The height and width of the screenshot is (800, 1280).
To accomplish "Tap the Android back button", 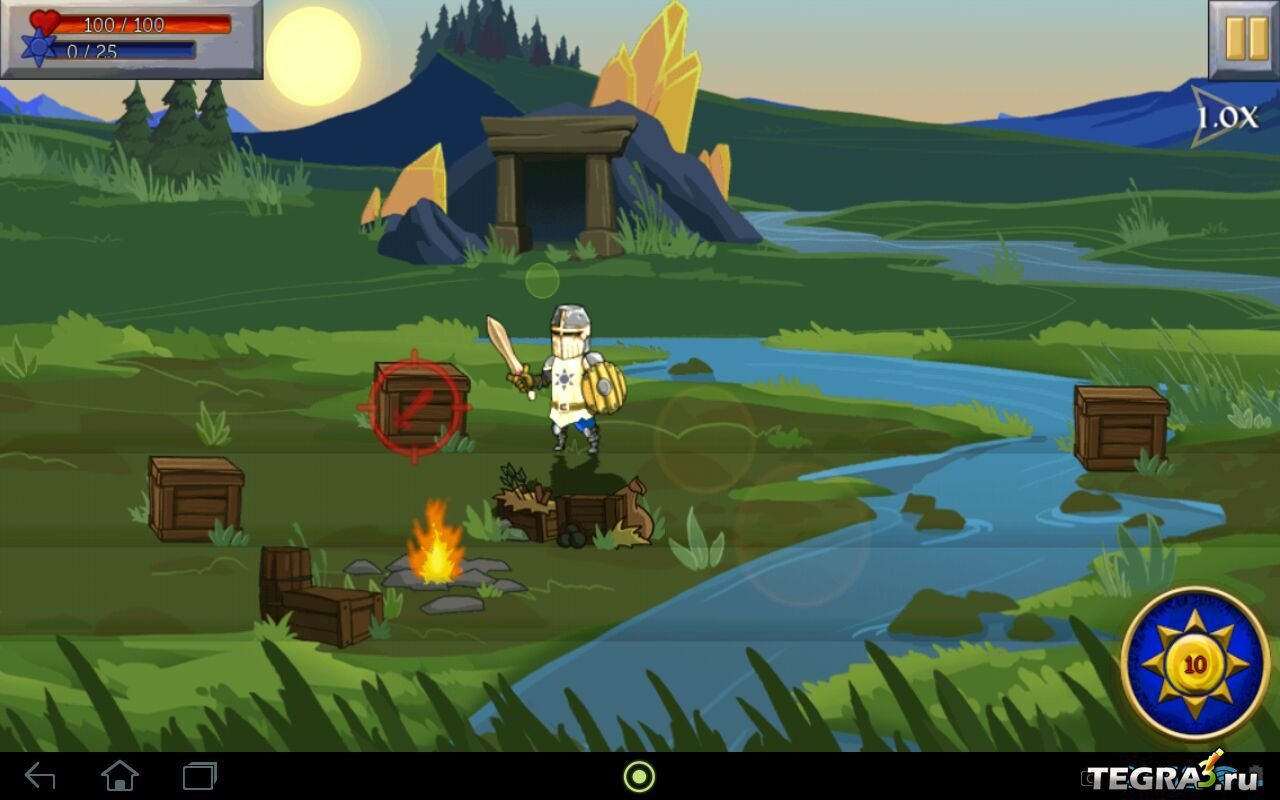I will pyautogui.click(x=40, y=776).
